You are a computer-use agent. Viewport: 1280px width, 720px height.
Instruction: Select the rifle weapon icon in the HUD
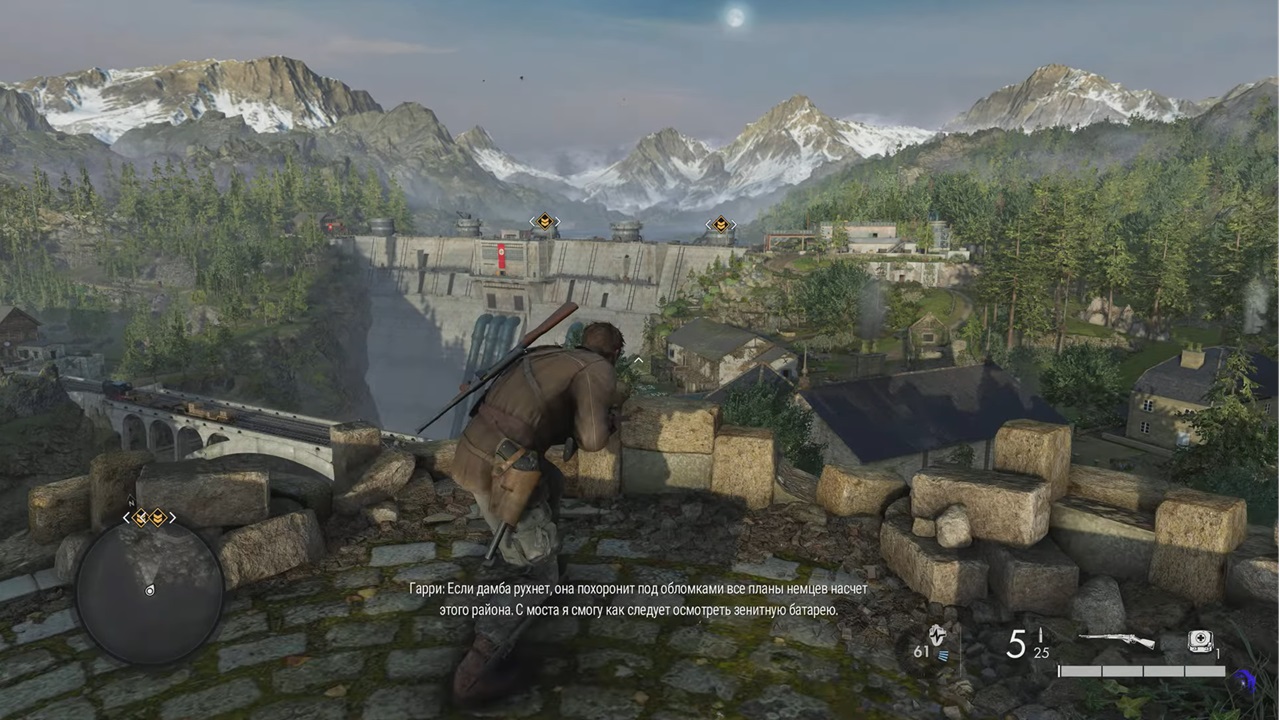coord(1117,640)
